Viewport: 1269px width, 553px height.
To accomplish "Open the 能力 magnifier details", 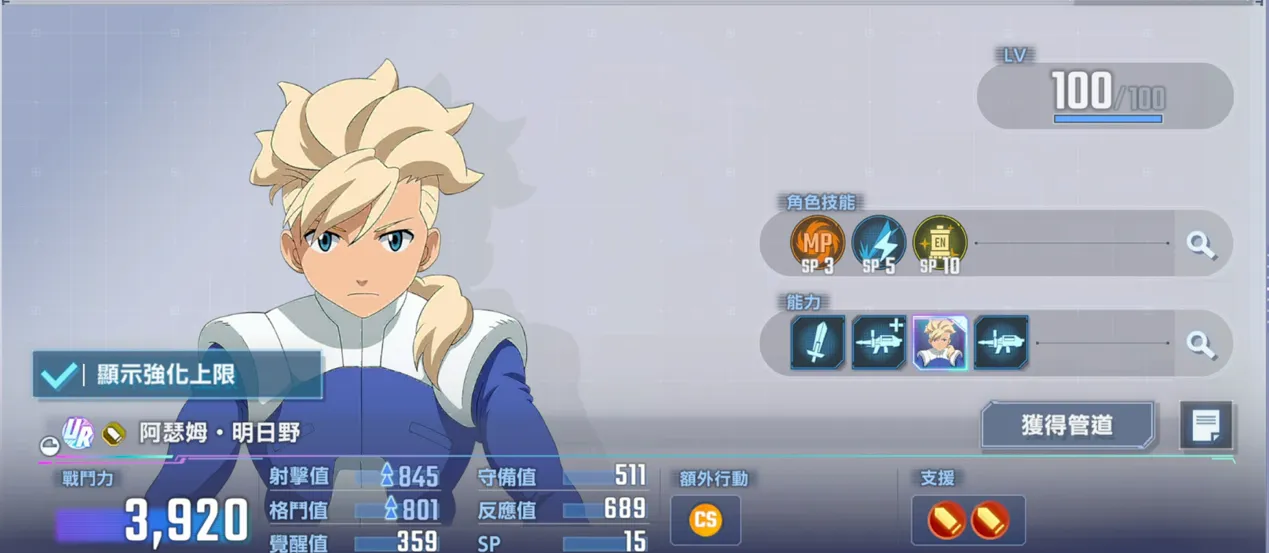I will (1201, 344).
